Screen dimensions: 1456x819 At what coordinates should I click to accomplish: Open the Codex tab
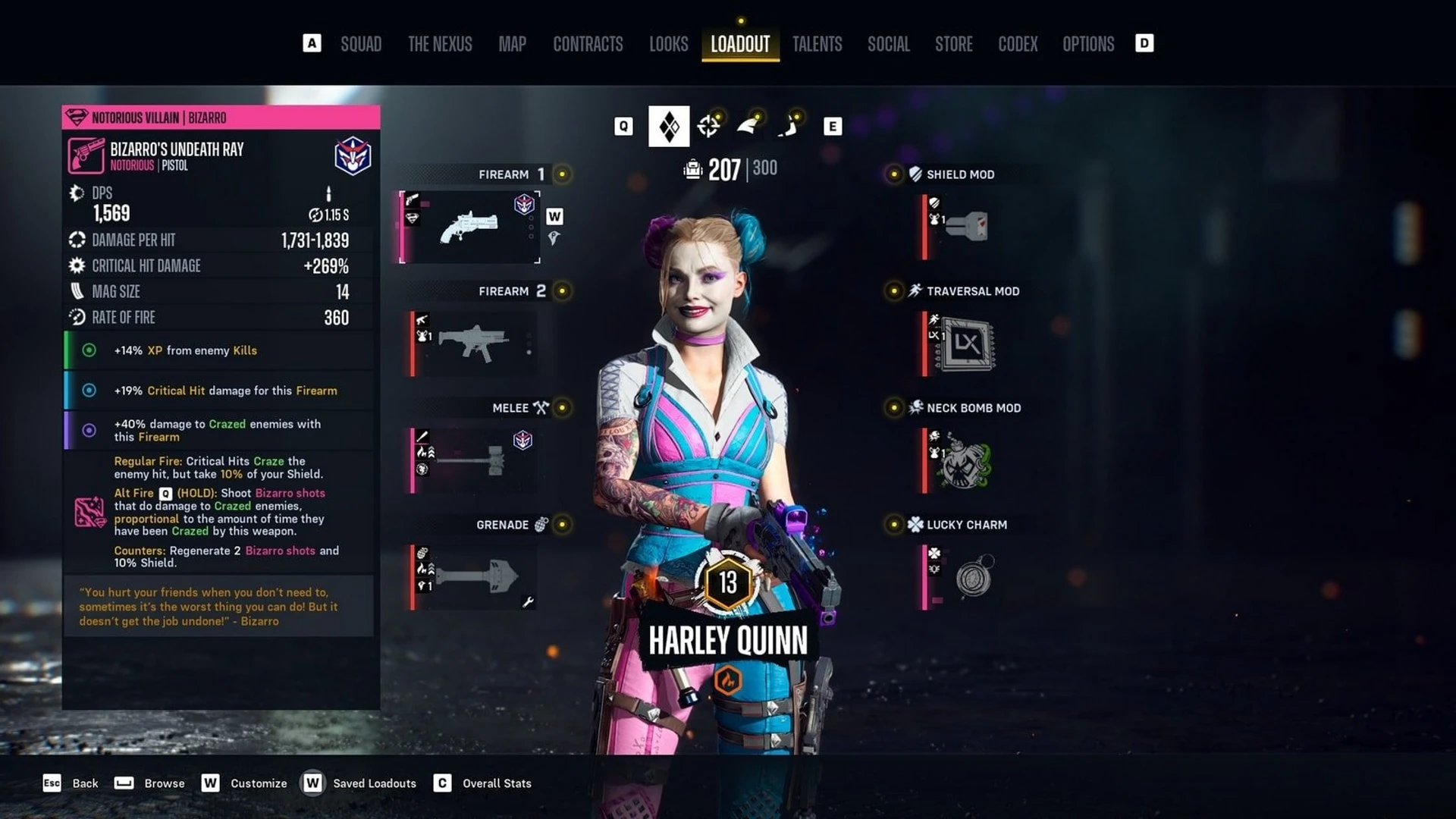[1017, 44]
